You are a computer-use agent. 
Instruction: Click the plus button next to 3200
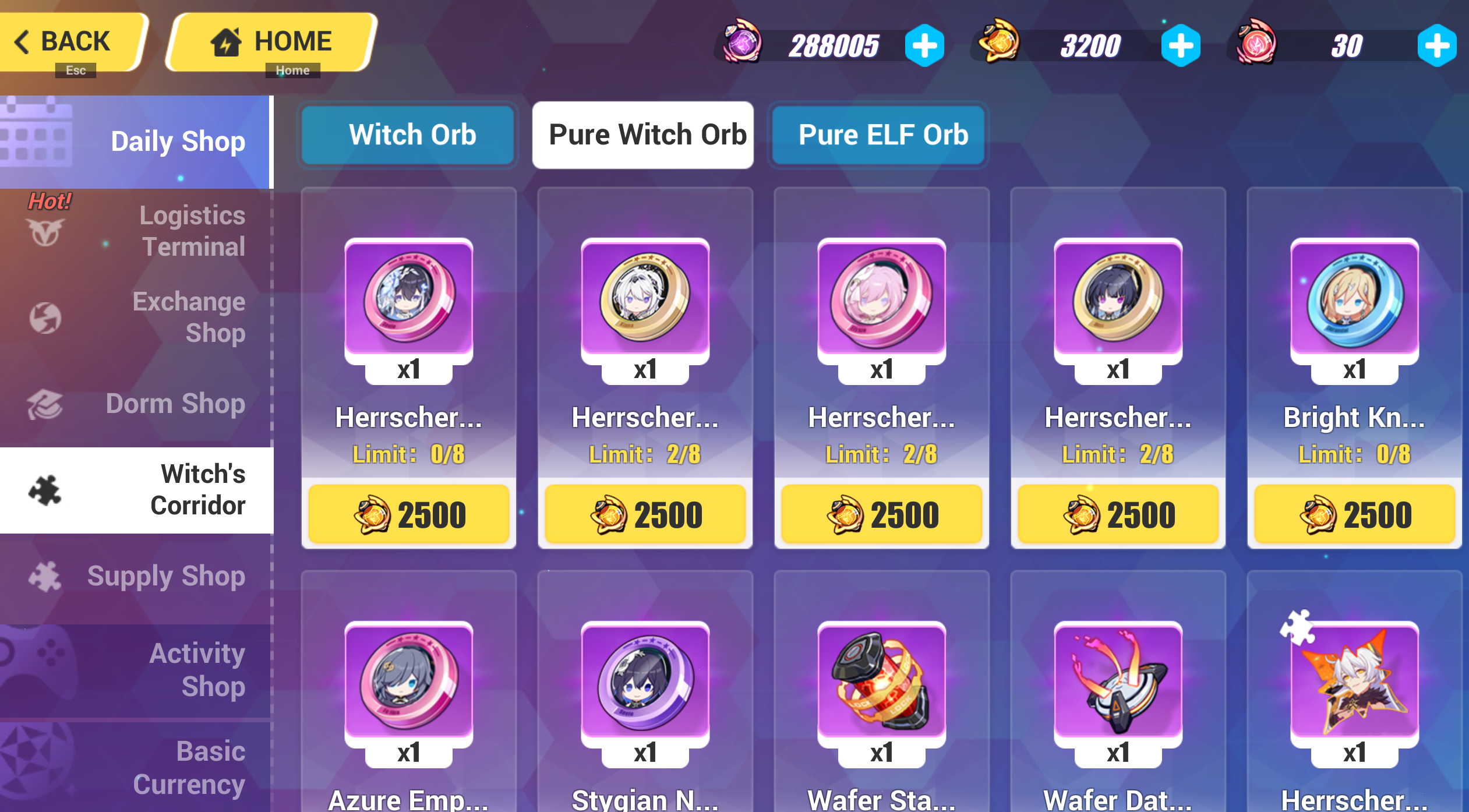pyautogui.click(x=1180, y=45)
